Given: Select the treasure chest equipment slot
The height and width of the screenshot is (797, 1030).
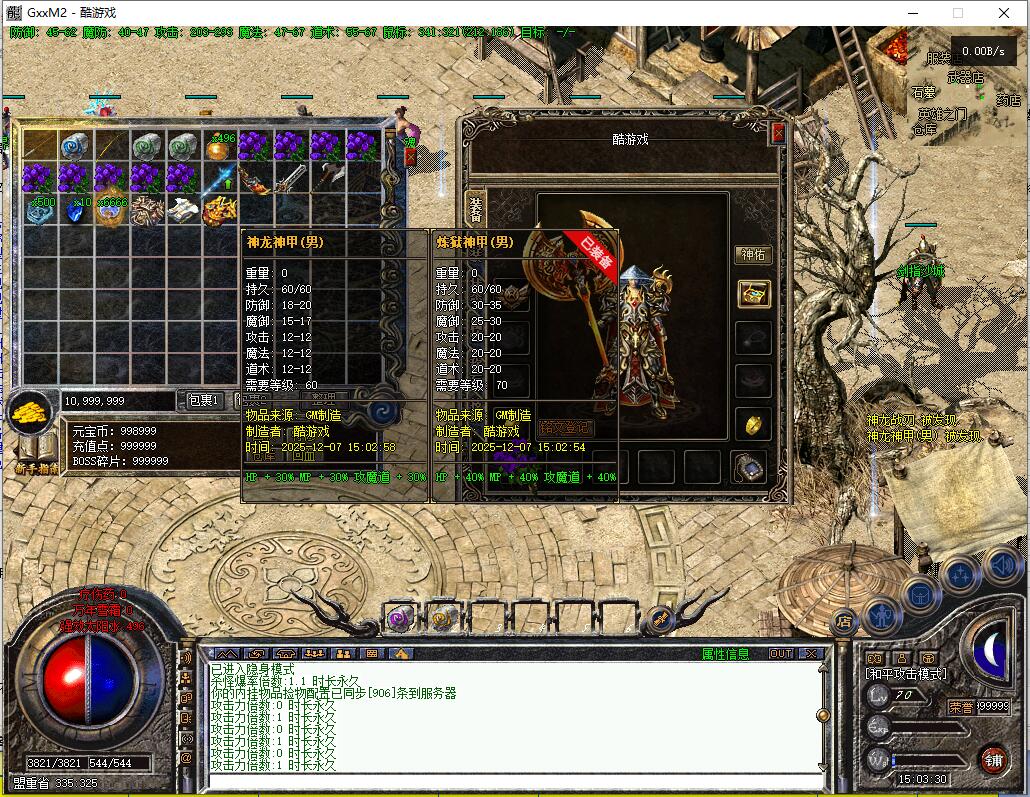Looking at the screenshot, I should [753, 294].
